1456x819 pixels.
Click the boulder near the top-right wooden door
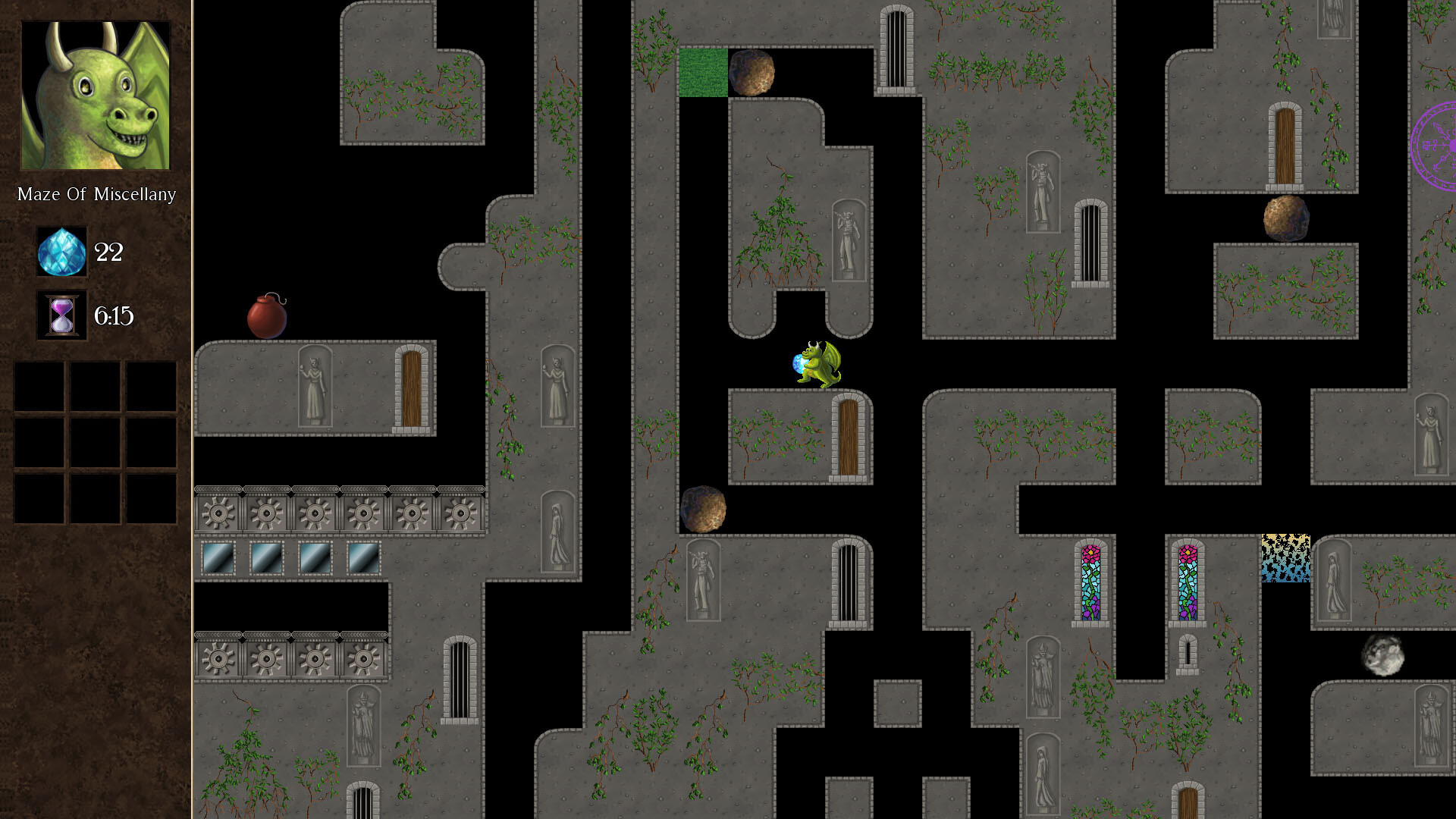tap(1285, 216)
